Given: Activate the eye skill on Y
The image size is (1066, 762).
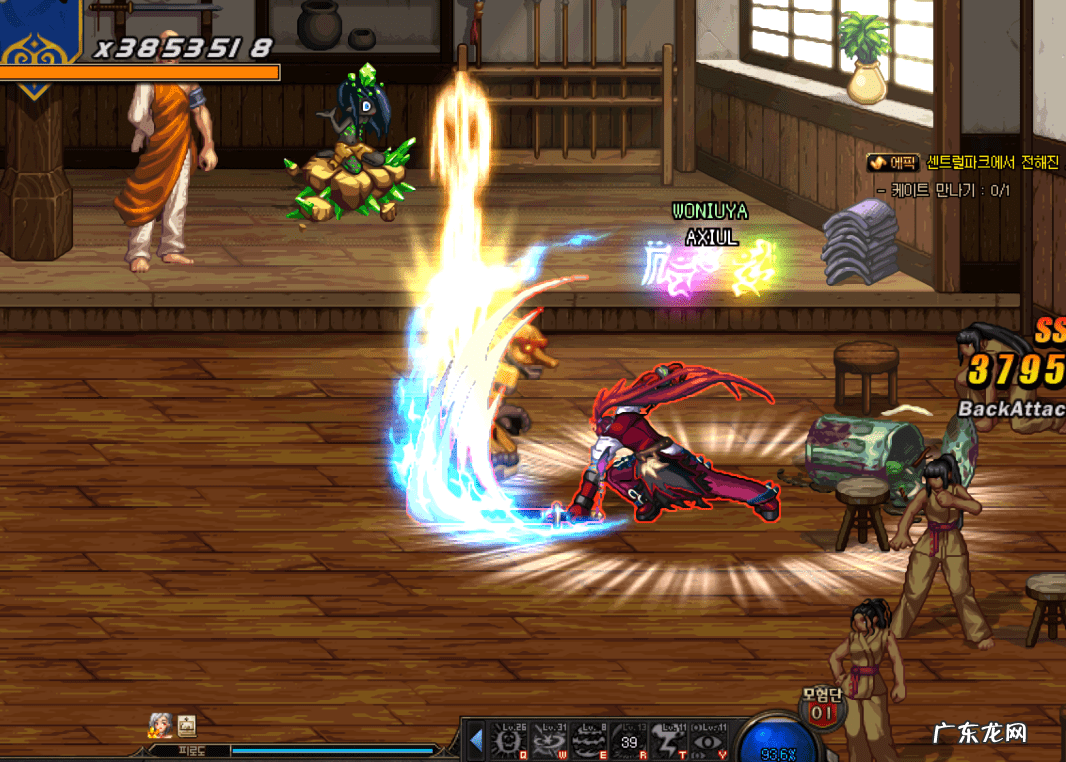Looking at the screenshot, I should [710, 741].
